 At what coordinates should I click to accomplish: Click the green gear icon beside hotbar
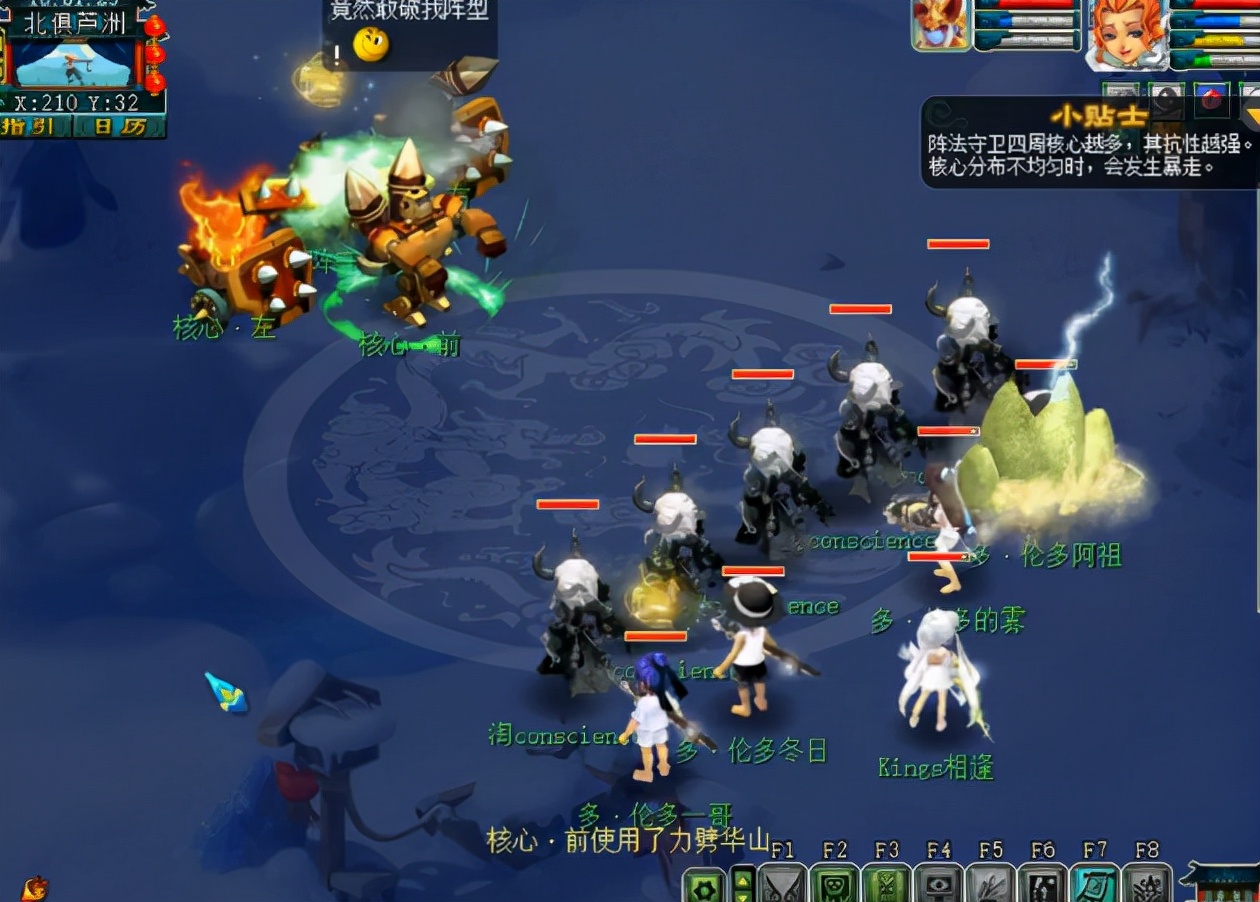[705, 886]
